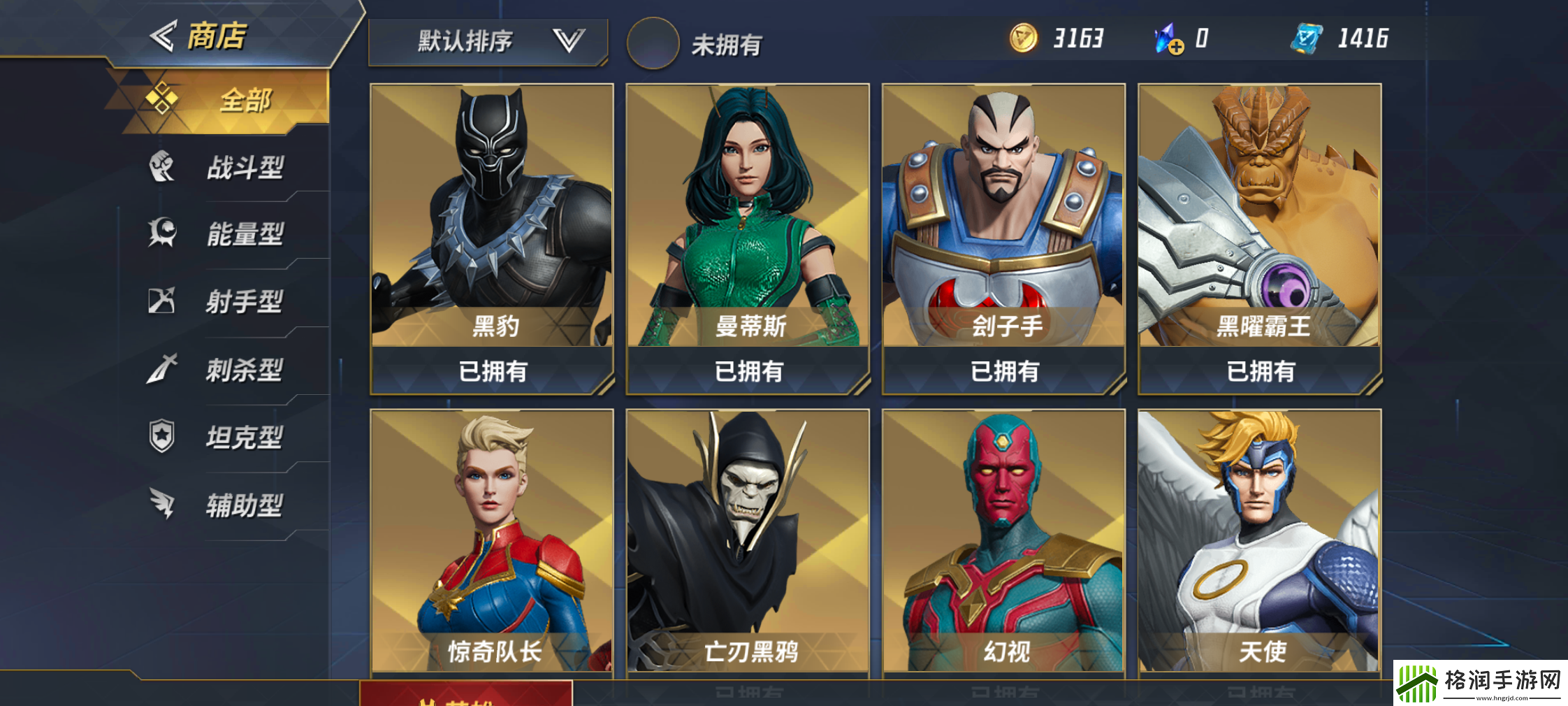
Task: Open the 商店 back menu item
Action: [217, 35]
